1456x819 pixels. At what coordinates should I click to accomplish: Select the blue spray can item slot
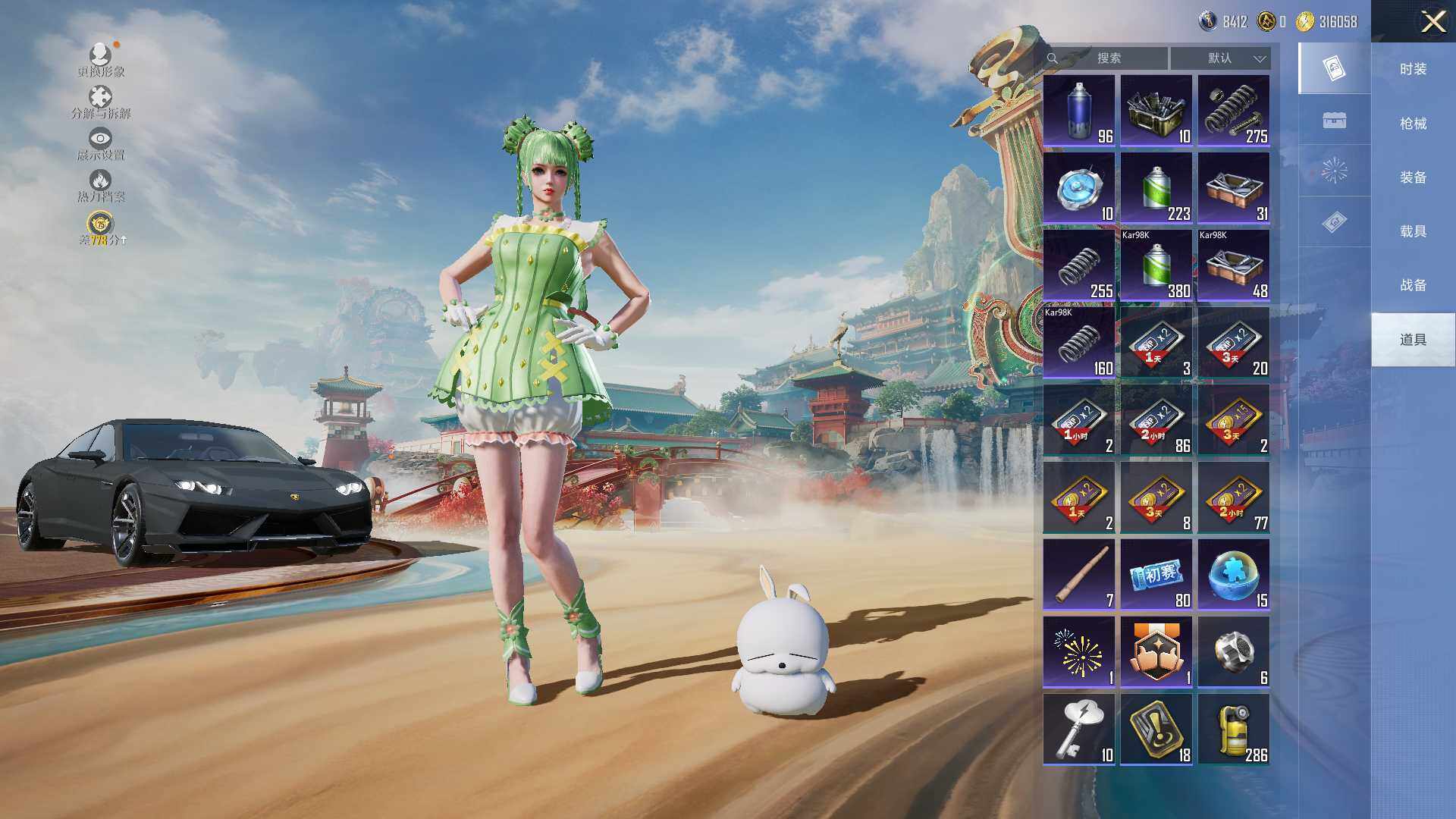1079,111
